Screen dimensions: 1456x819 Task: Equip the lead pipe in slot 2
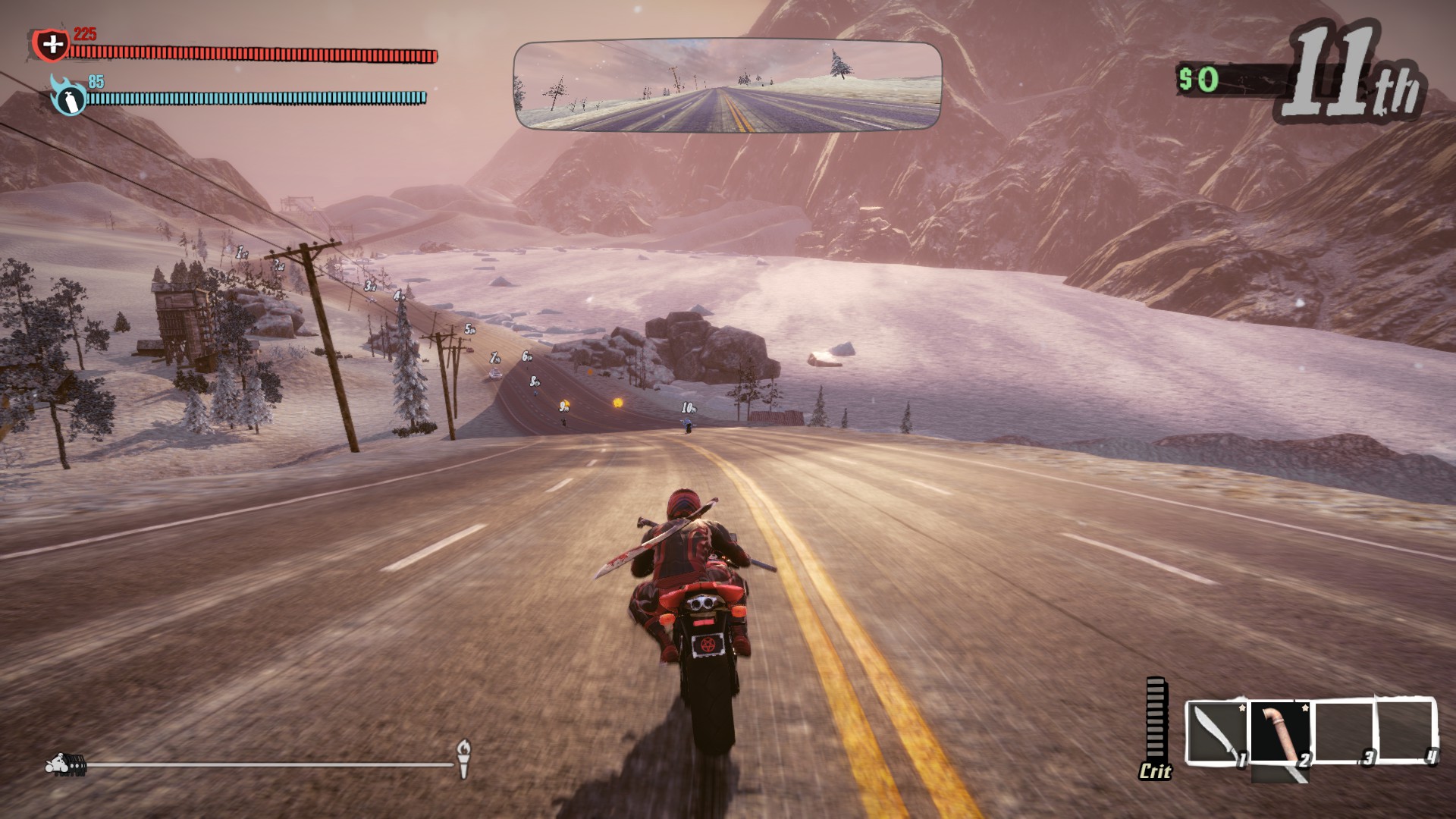tap(1279, 733)
